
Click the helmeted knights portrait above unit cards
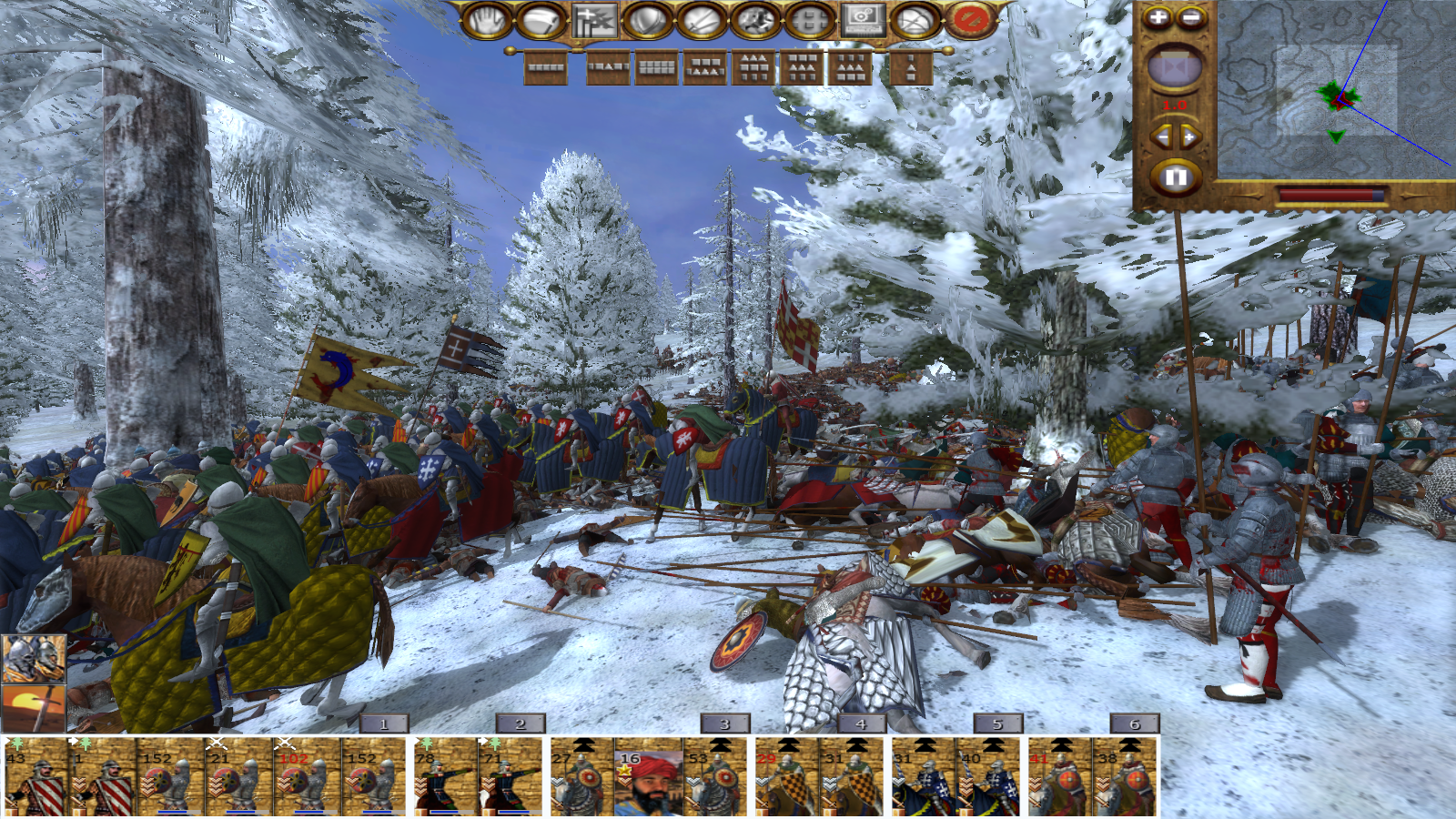[34, 658]
